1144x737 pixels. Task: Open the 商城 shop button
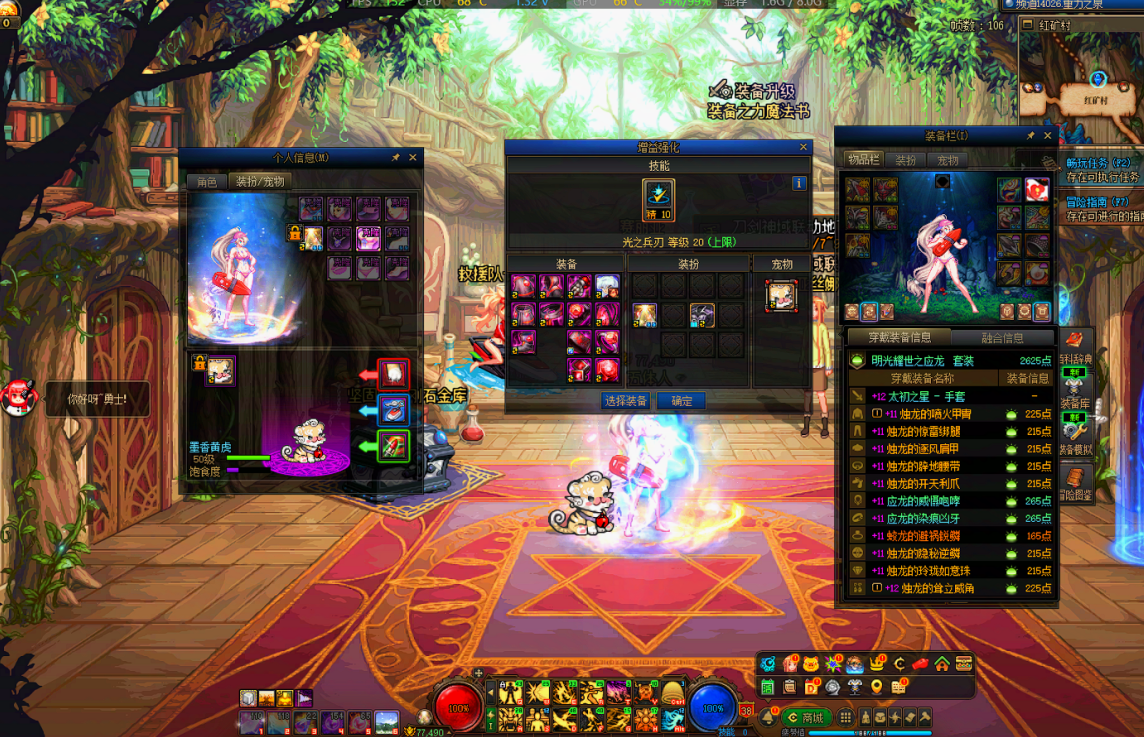pos(806,718)
